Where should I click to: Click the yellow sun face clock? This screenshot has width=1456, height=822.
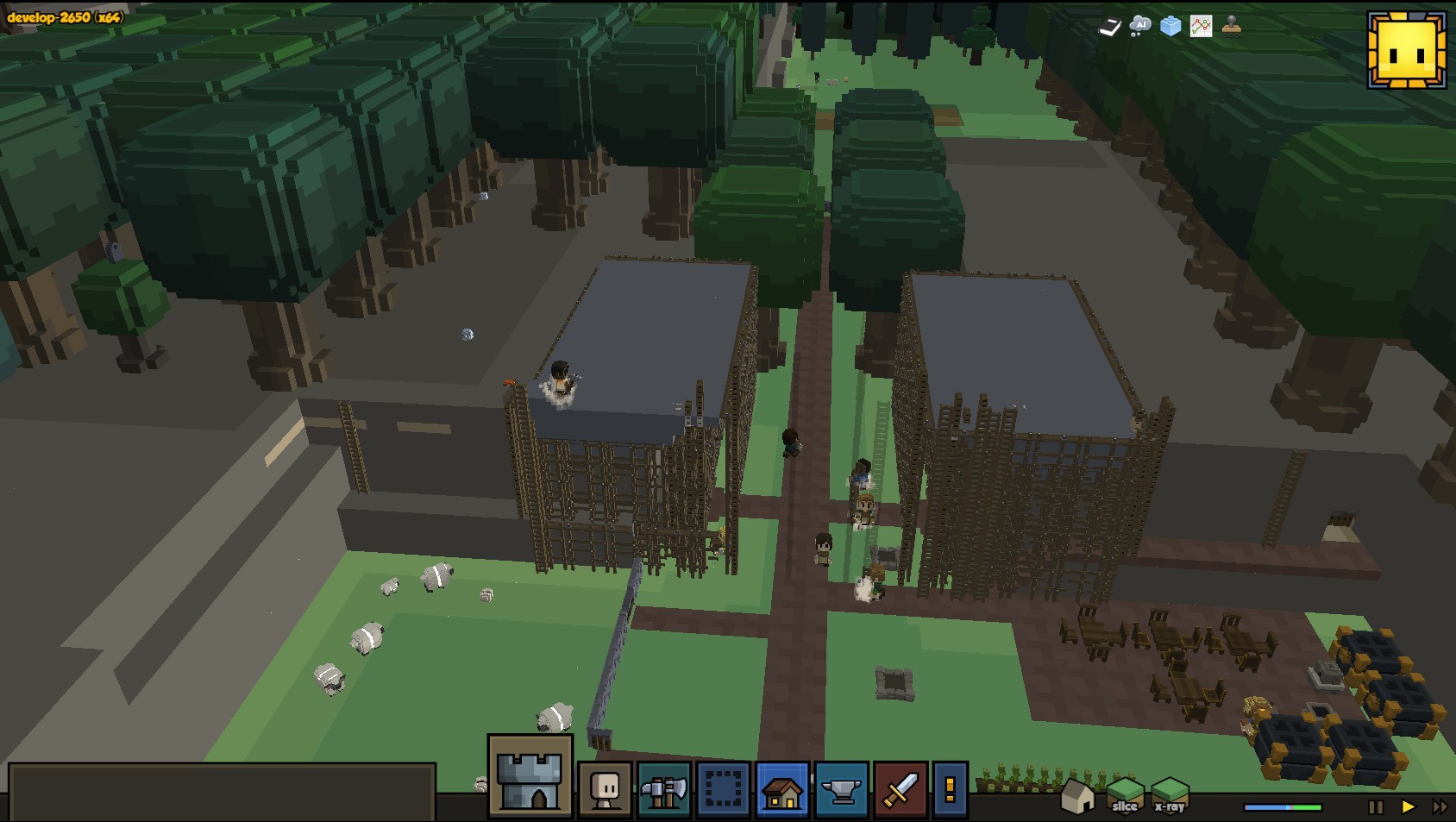pos(1406,50)
